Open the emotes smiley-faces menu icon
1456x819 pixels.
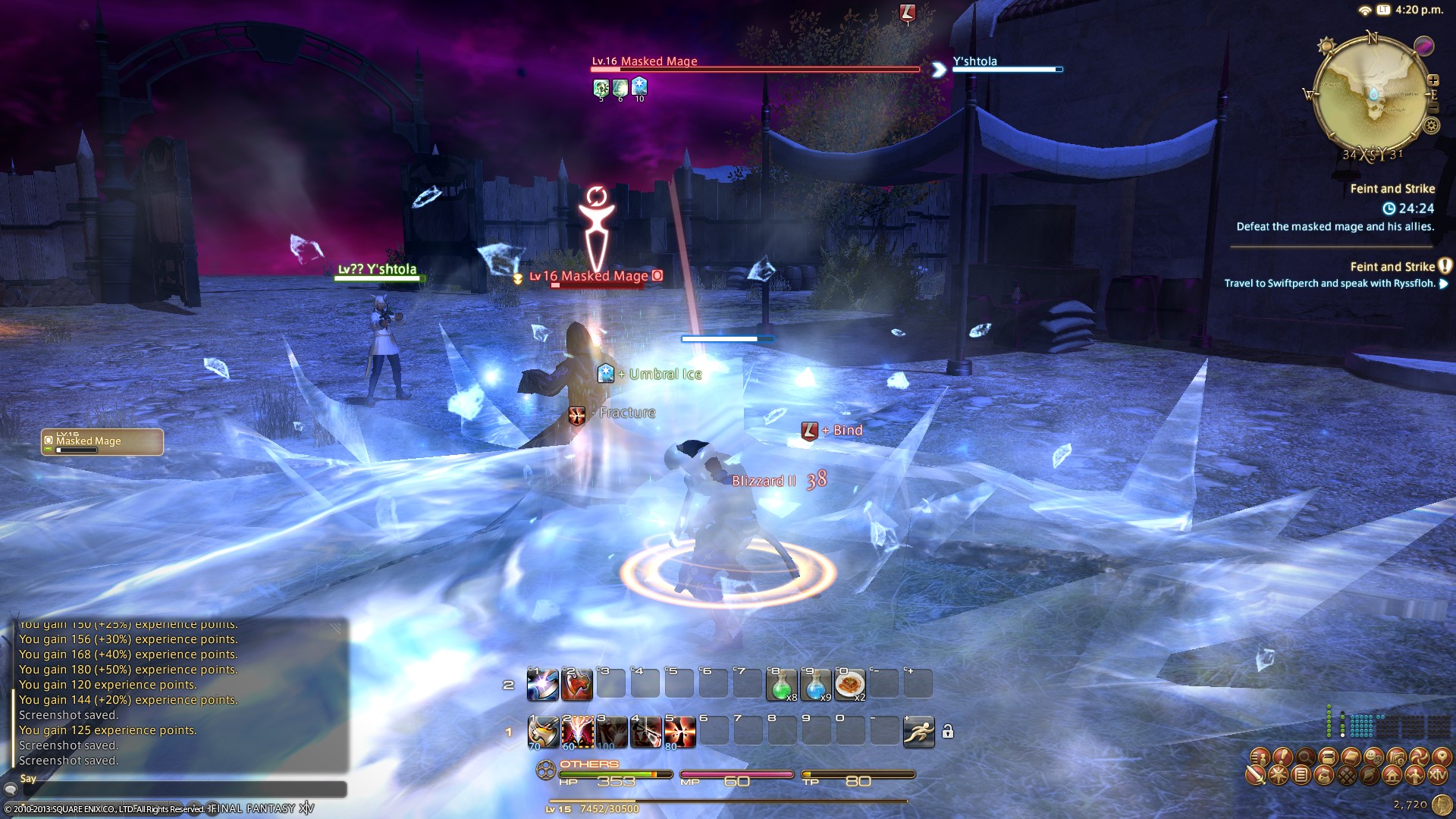pyautogui.click(x=1373, y=756)
